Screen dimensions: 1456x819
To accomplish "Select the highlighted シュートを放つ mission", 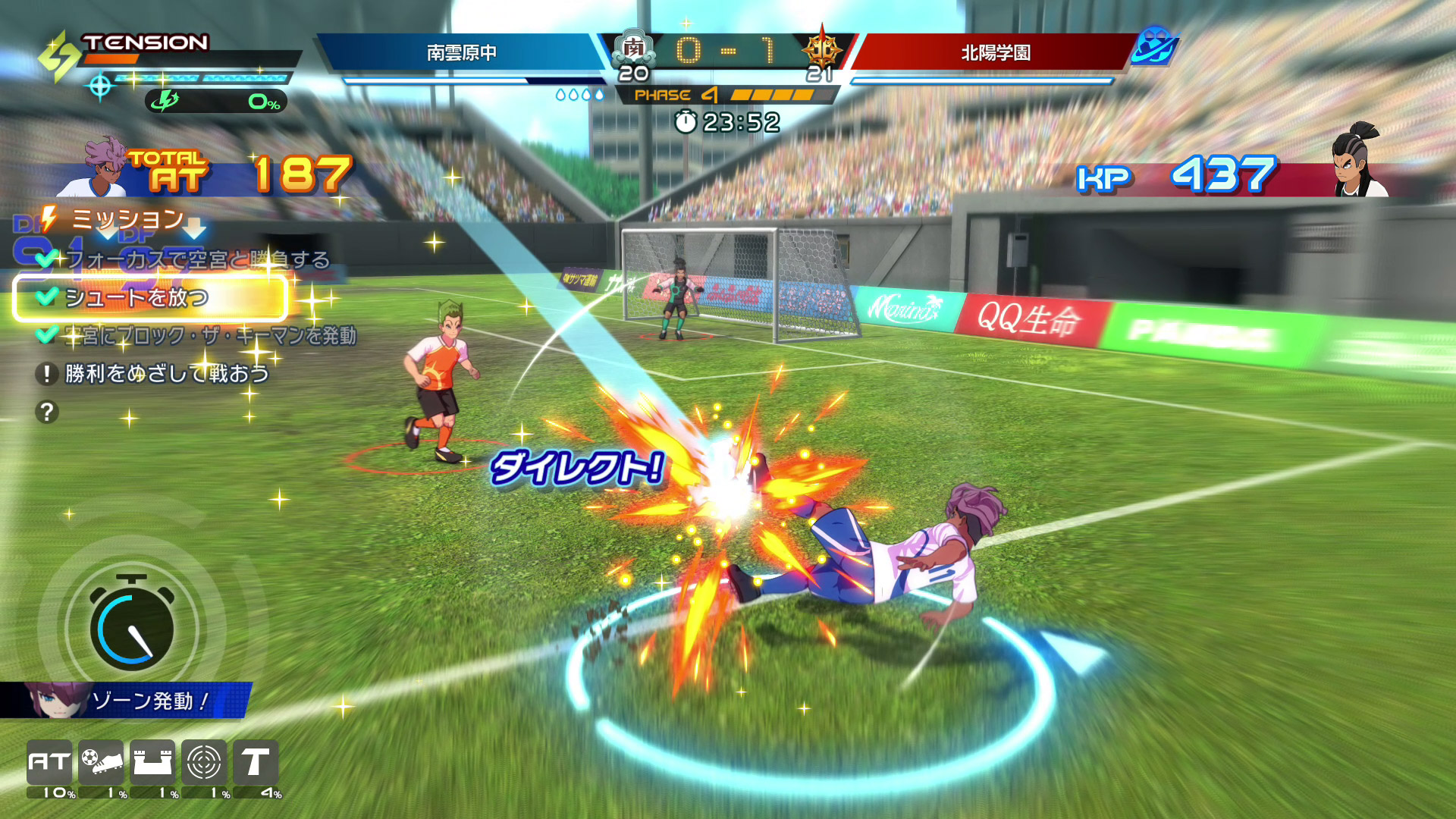I will point(150,297).
